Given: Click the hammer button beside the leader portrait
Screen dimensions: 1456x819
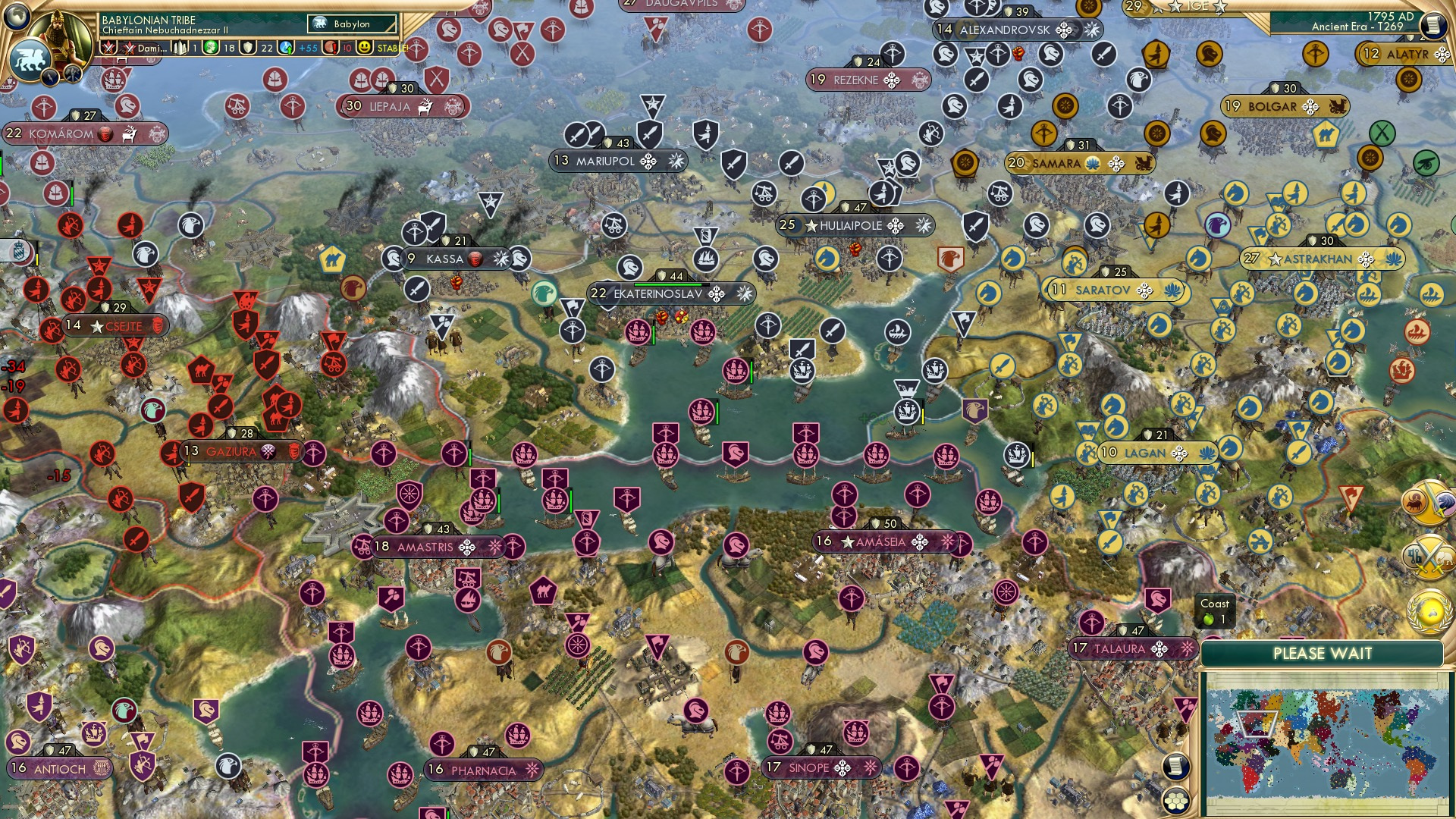Looking at the screenshot, I should coord(71,75).
